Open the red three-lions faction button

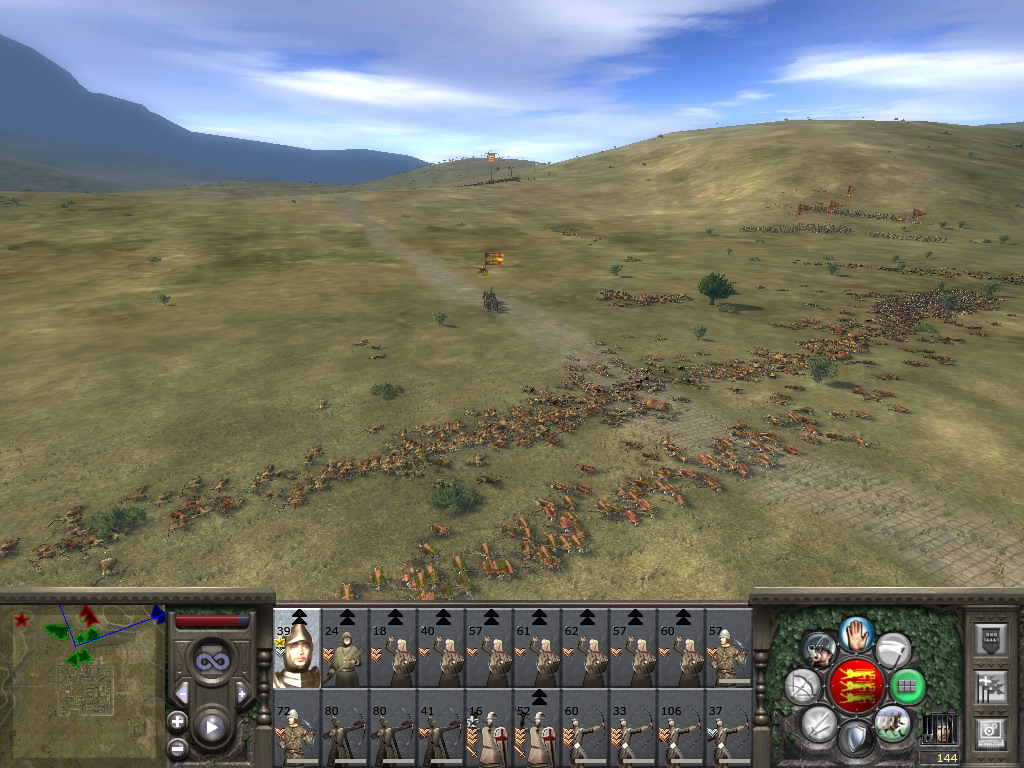click(x=855, y=685)
